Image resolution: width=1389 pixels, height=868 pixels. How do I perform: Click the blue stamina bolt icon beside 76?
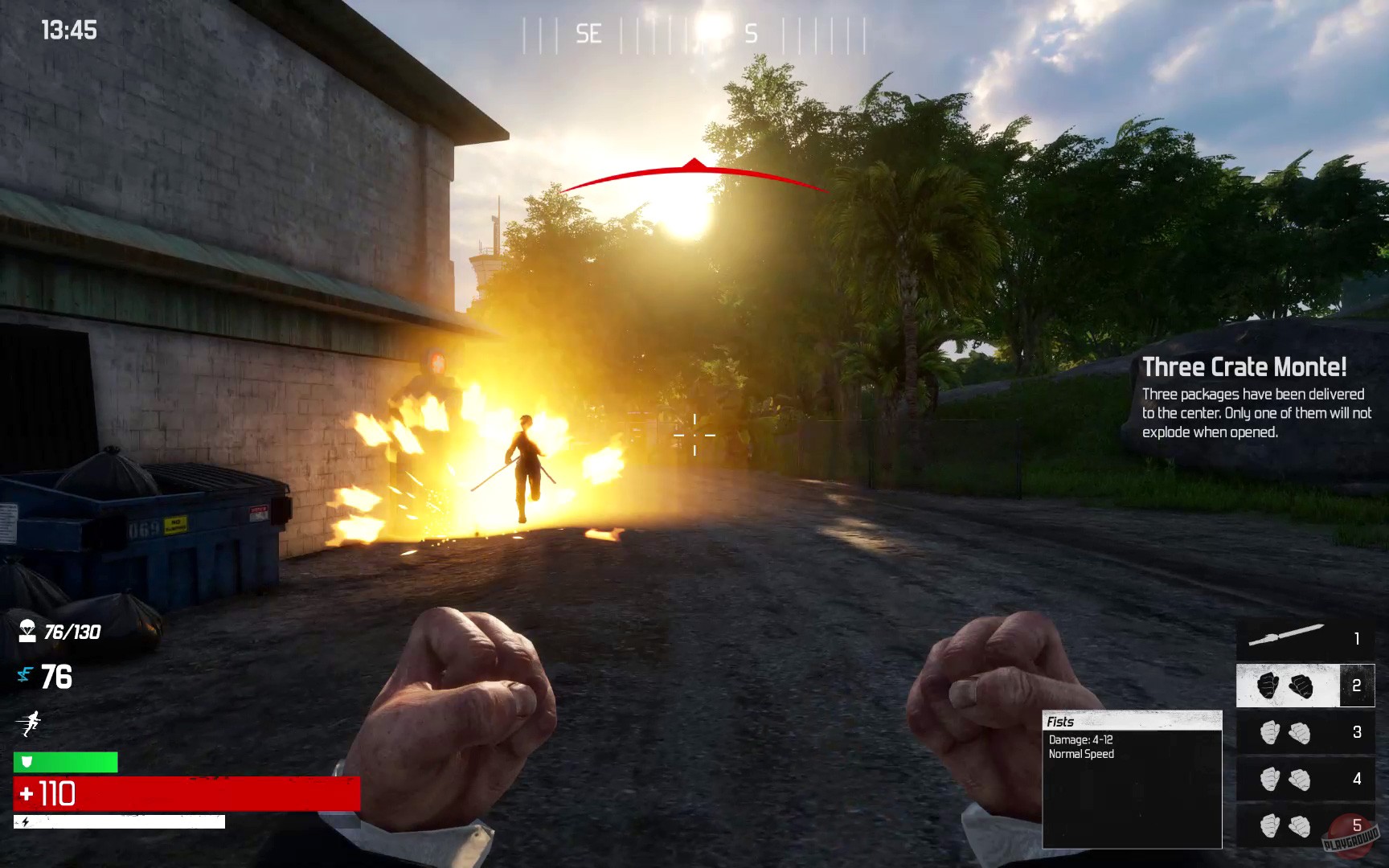[x=25, y=676]
